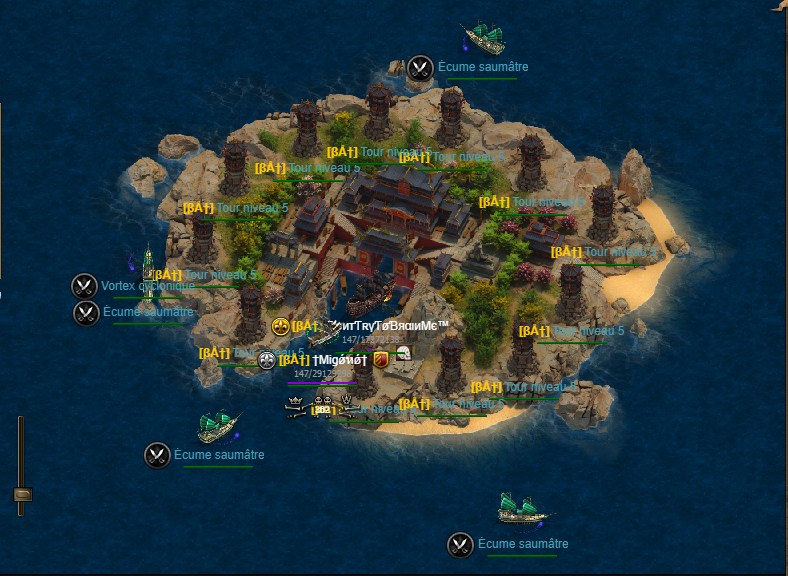Click the Écume saumâtre swords icon below Vortex cyclonique
The width and height of the screenshot is (788, 576).
click(x=86, y=313)
